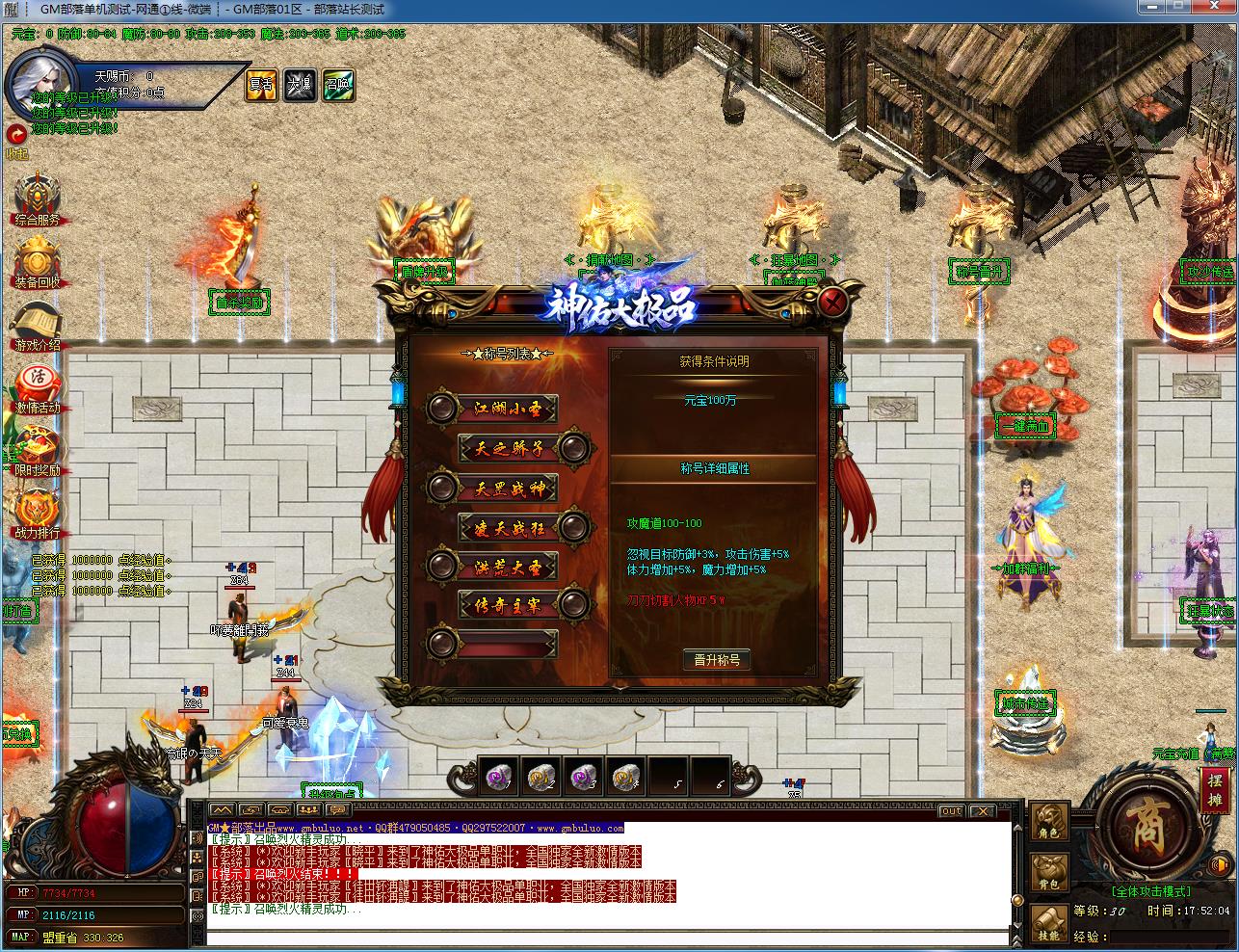1239x952 pixels.
Task: Choose the 凌天战狂 title
Action: click(509, 527)
